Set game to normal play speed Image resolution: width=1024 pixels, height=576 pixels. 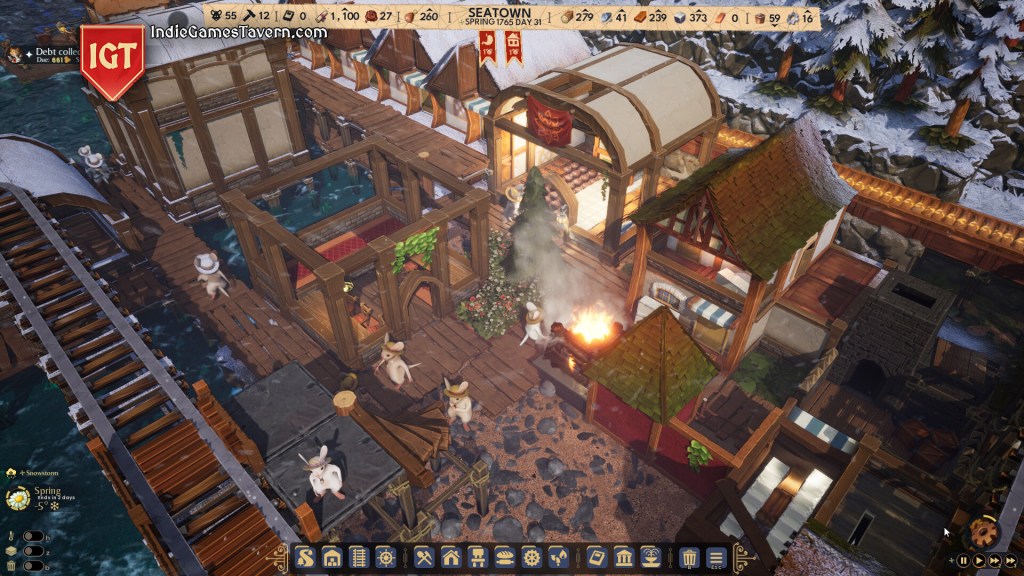979,561
